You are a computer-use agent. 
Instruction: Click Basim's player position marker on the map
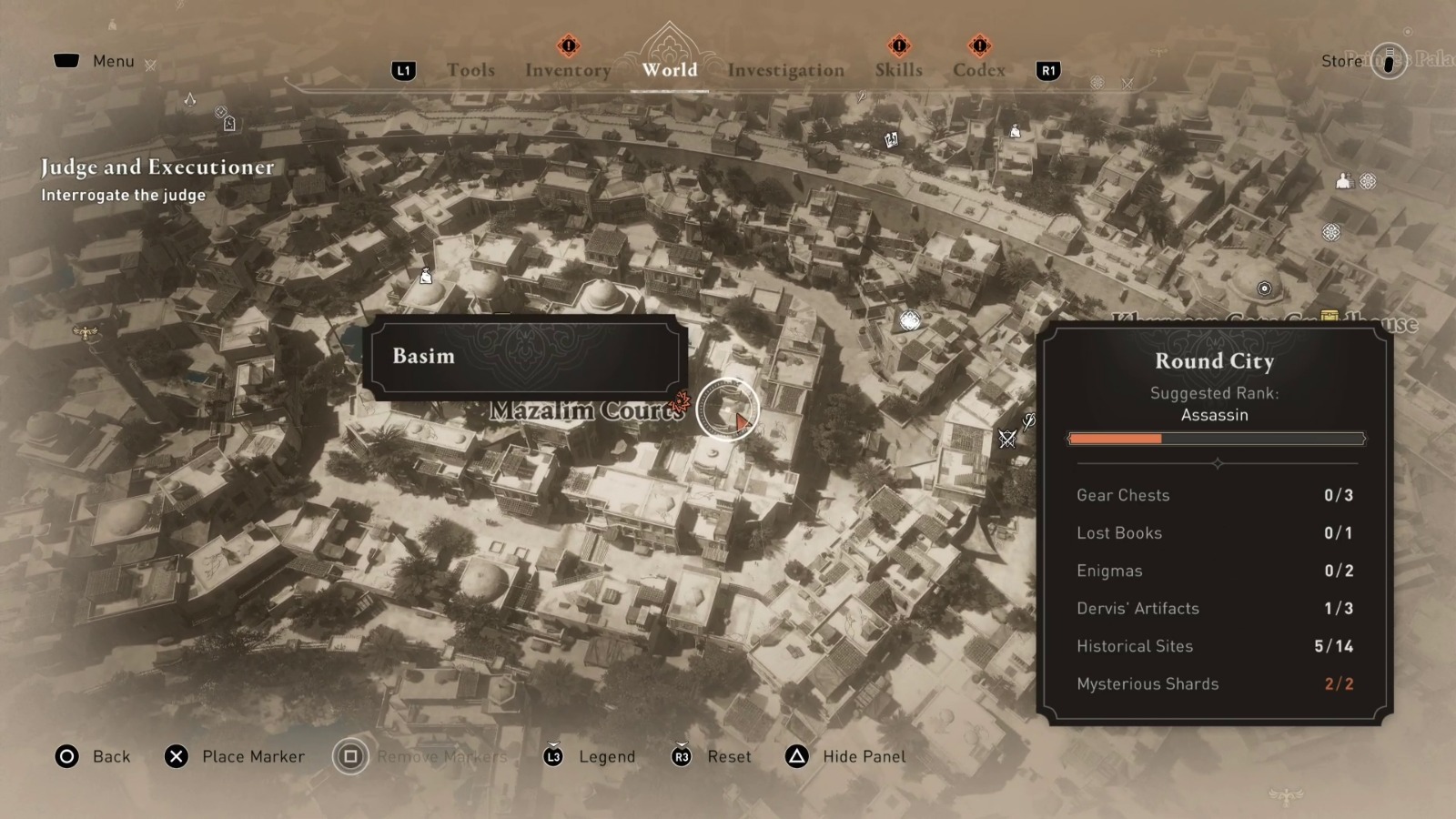click(728, 409)
